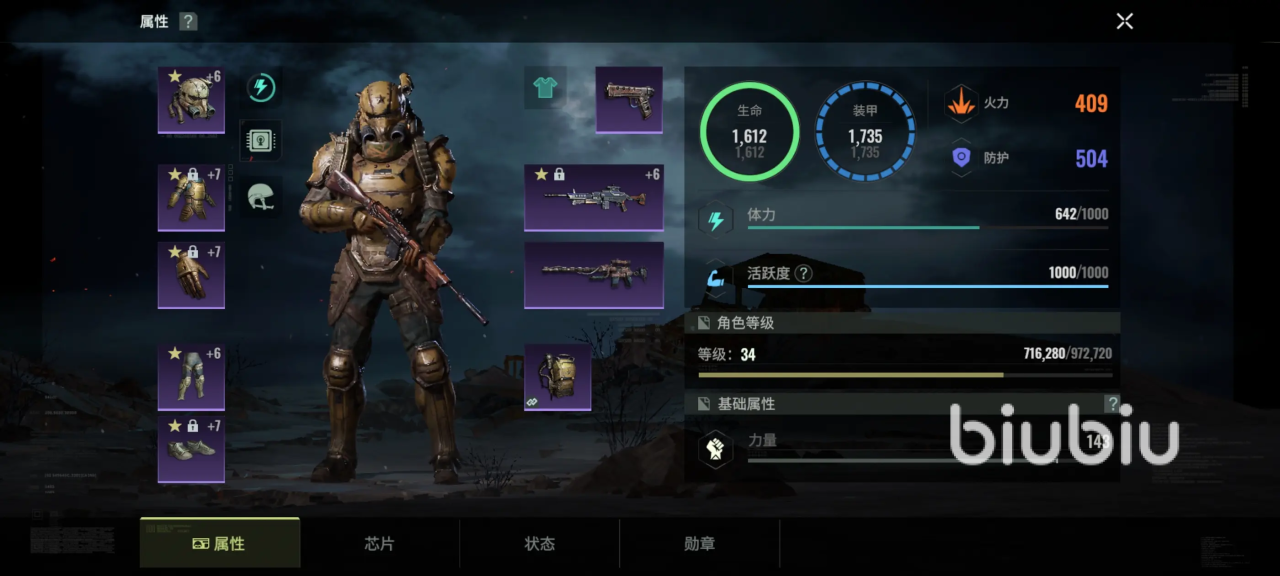
Task: Select the gloves equipment slot
Action: pyautogui.click(x=191, y=274)
